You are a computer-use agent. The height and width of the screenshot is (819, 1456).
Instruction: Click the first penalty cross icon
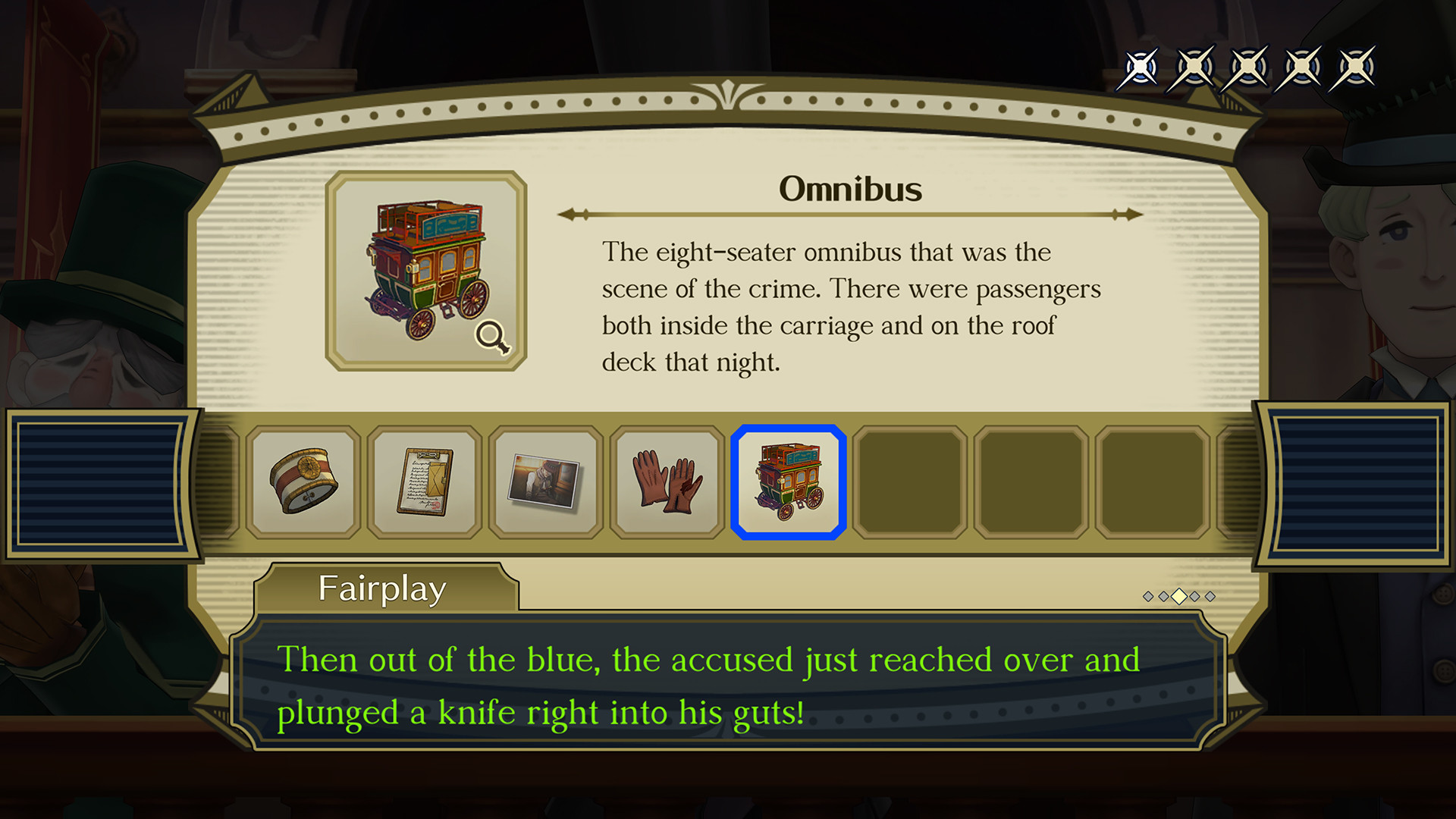[x=1140, y=67]
